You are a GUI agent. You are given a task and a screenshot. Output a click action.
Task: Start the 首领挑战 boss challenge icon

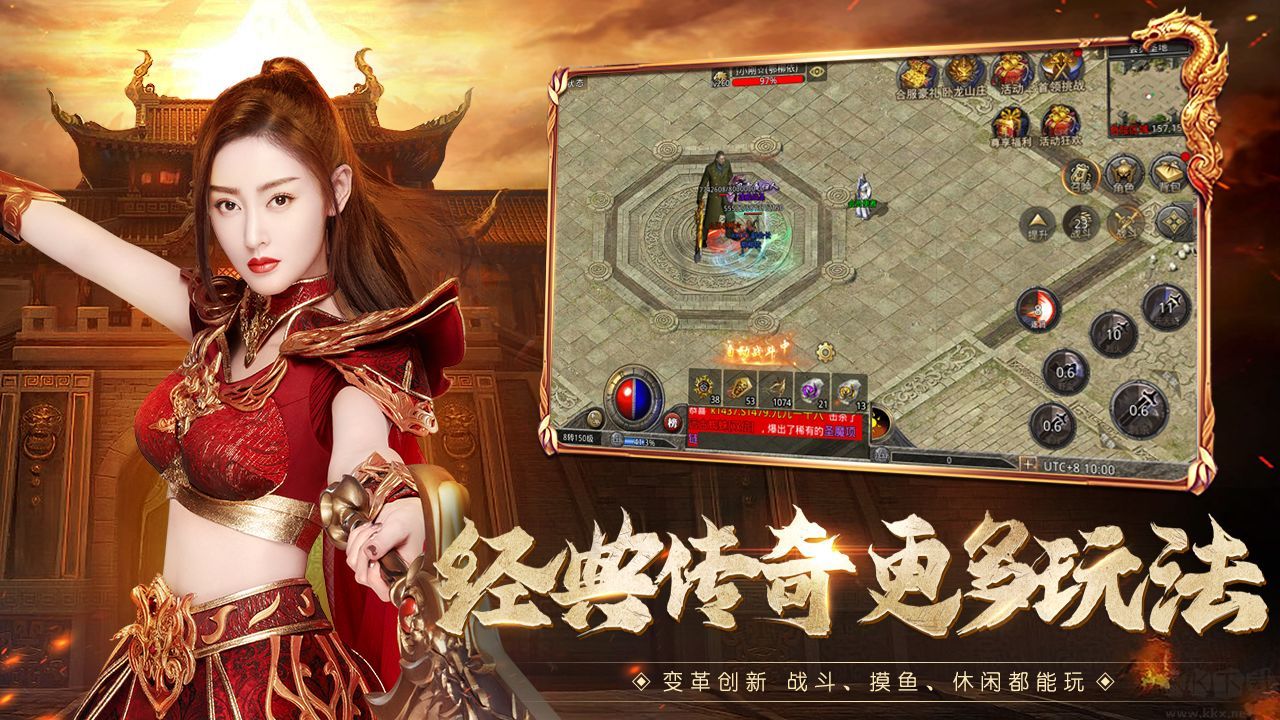point(1059,68)
